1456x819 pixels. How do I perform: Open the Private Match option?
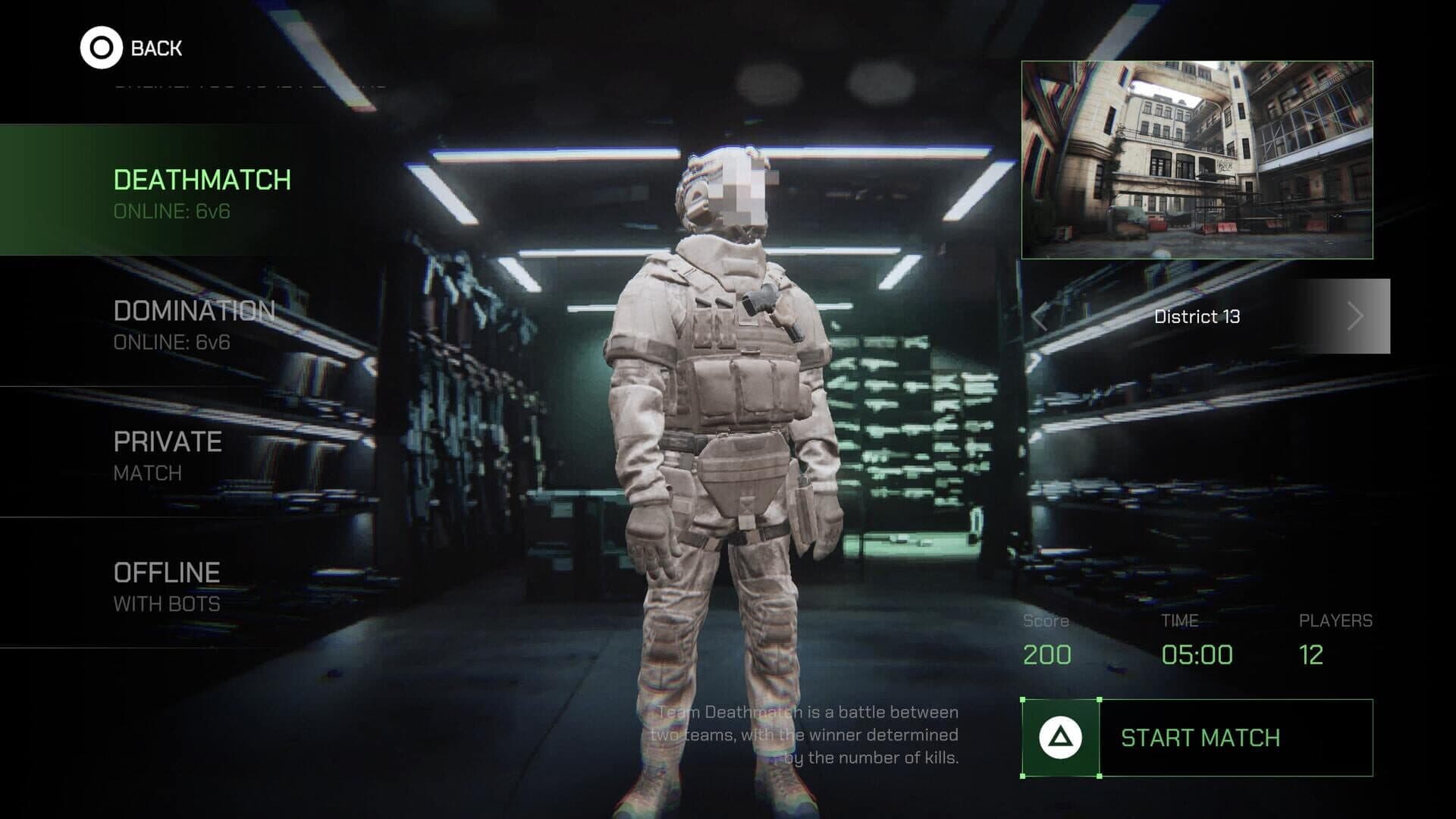[168, 454]
